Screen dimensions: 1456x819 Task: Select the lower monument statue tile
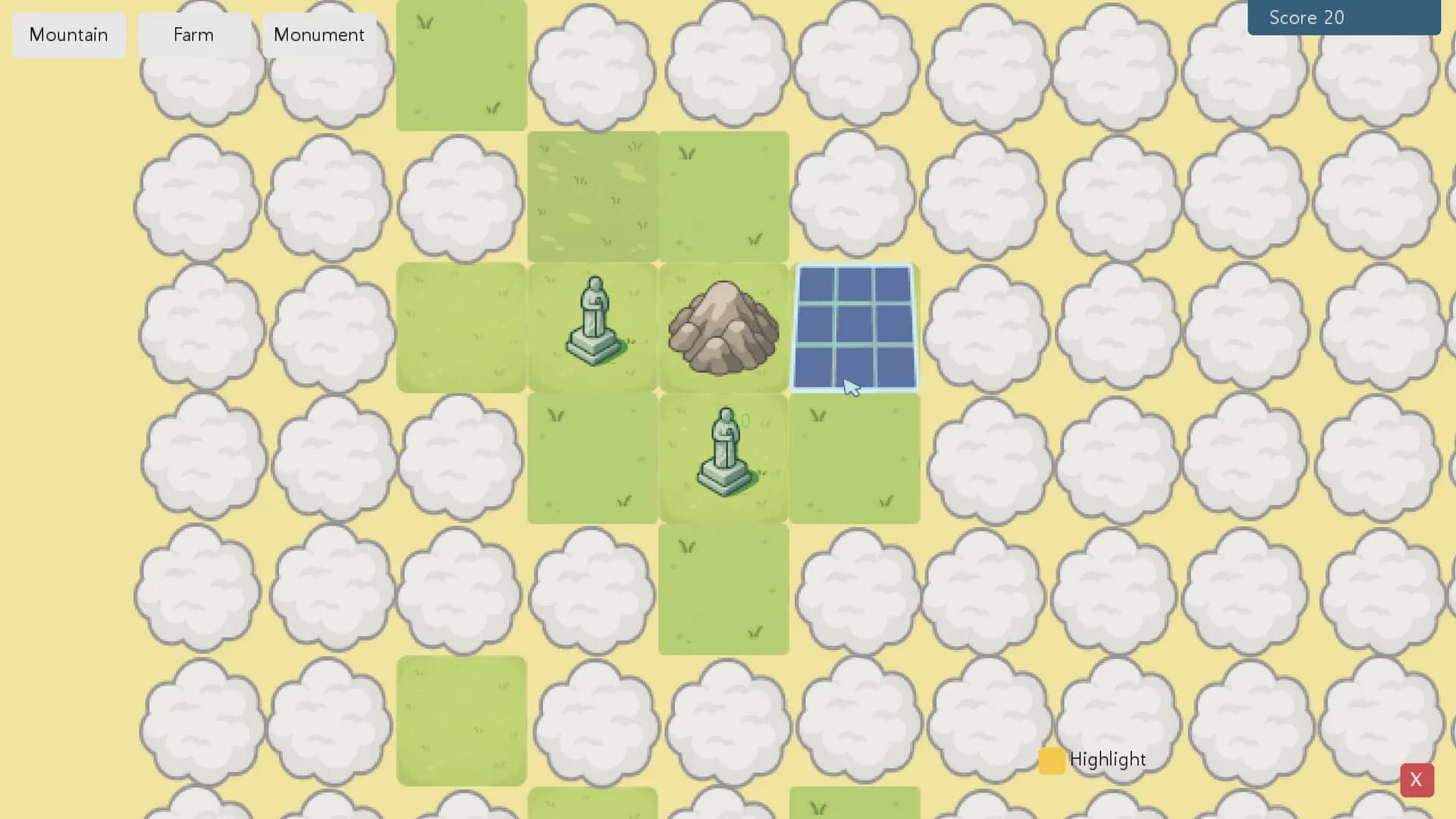coord(723,459)
